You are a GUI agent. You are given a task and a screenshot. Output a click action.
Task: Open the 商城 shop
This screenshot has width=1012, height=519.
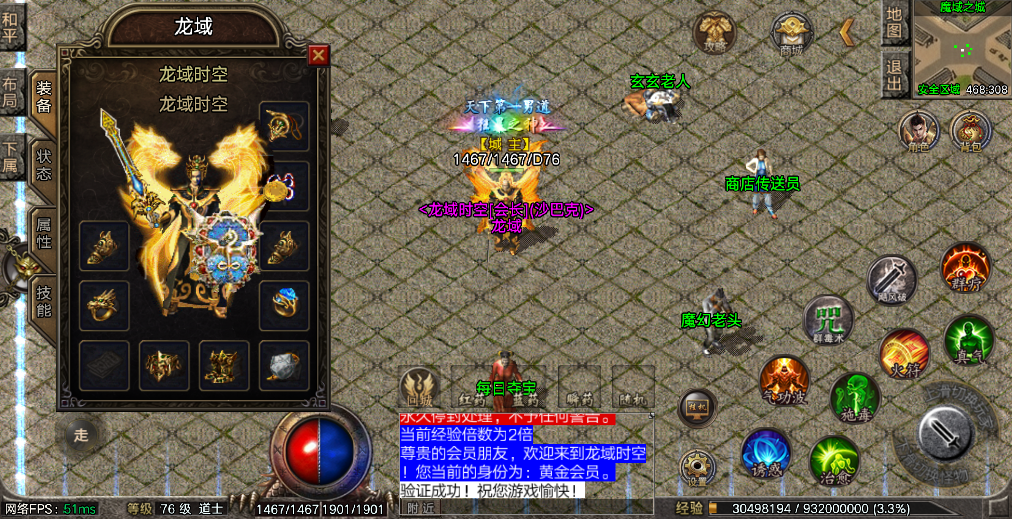(791, 33)
